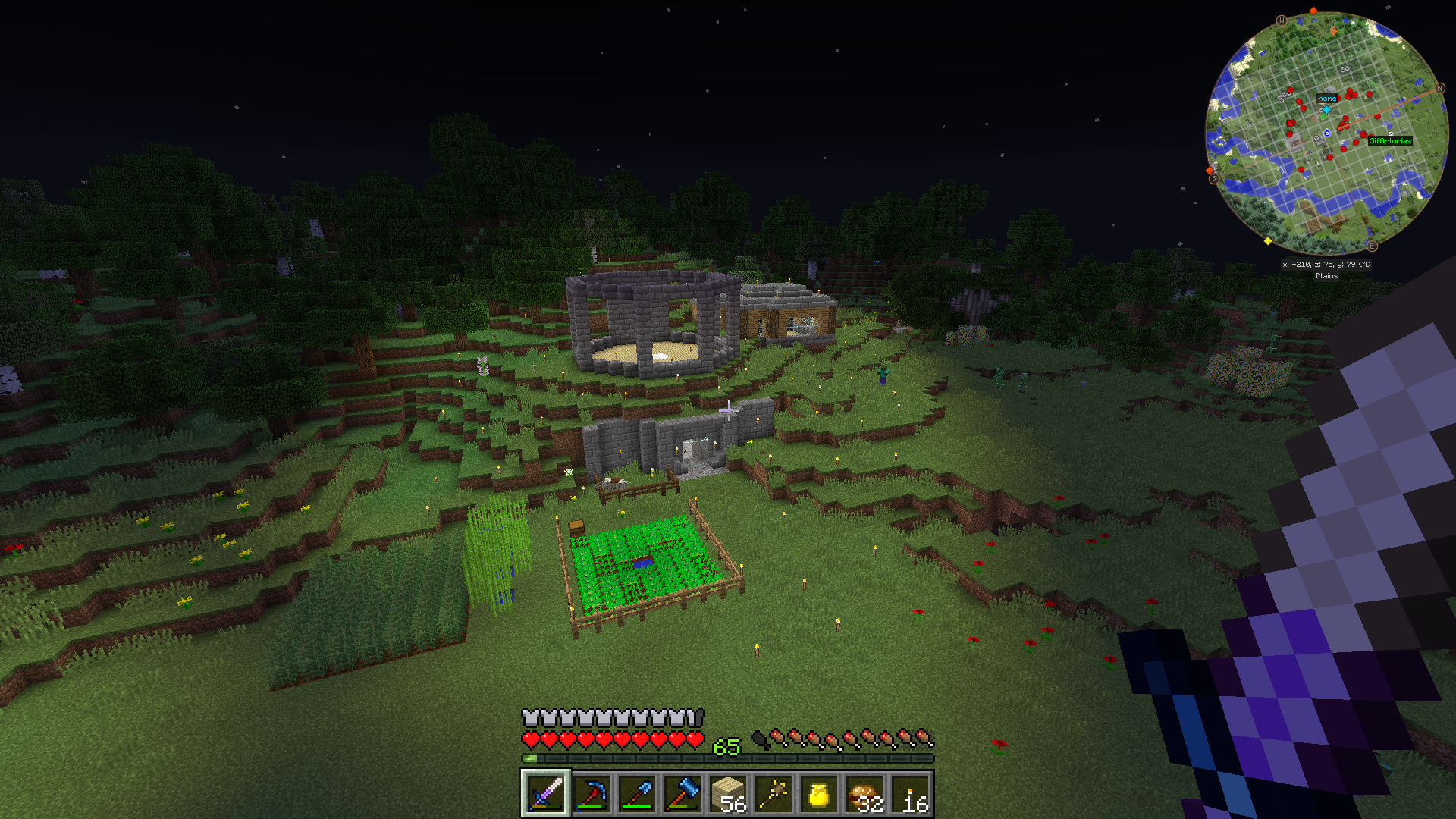Select the torch stack of 16
This screenshot has width=1456, height=819.
coord(911,793)
